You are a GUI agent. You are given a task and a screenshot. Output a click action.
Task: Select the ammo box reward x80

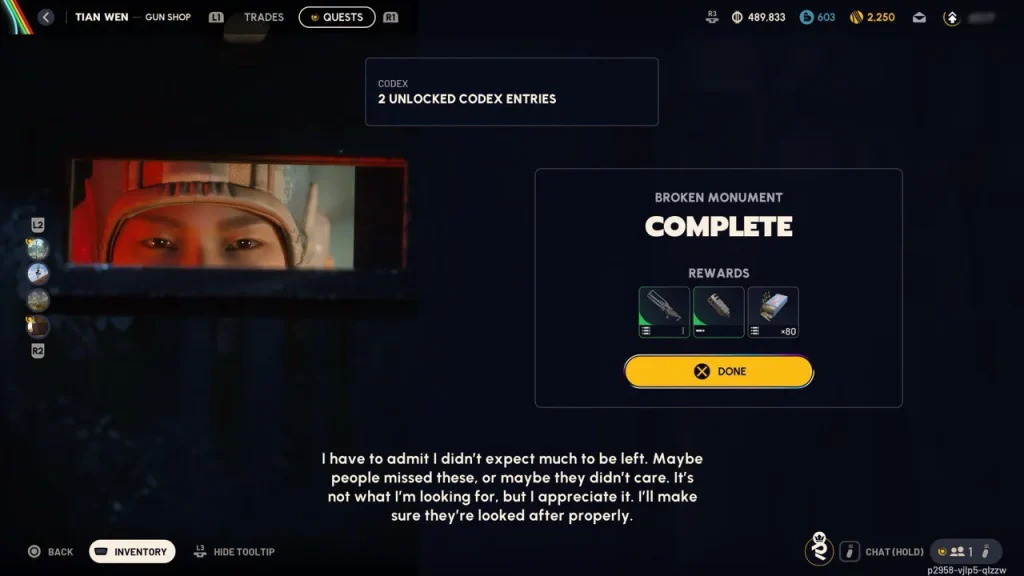click(x=773, y=312)
